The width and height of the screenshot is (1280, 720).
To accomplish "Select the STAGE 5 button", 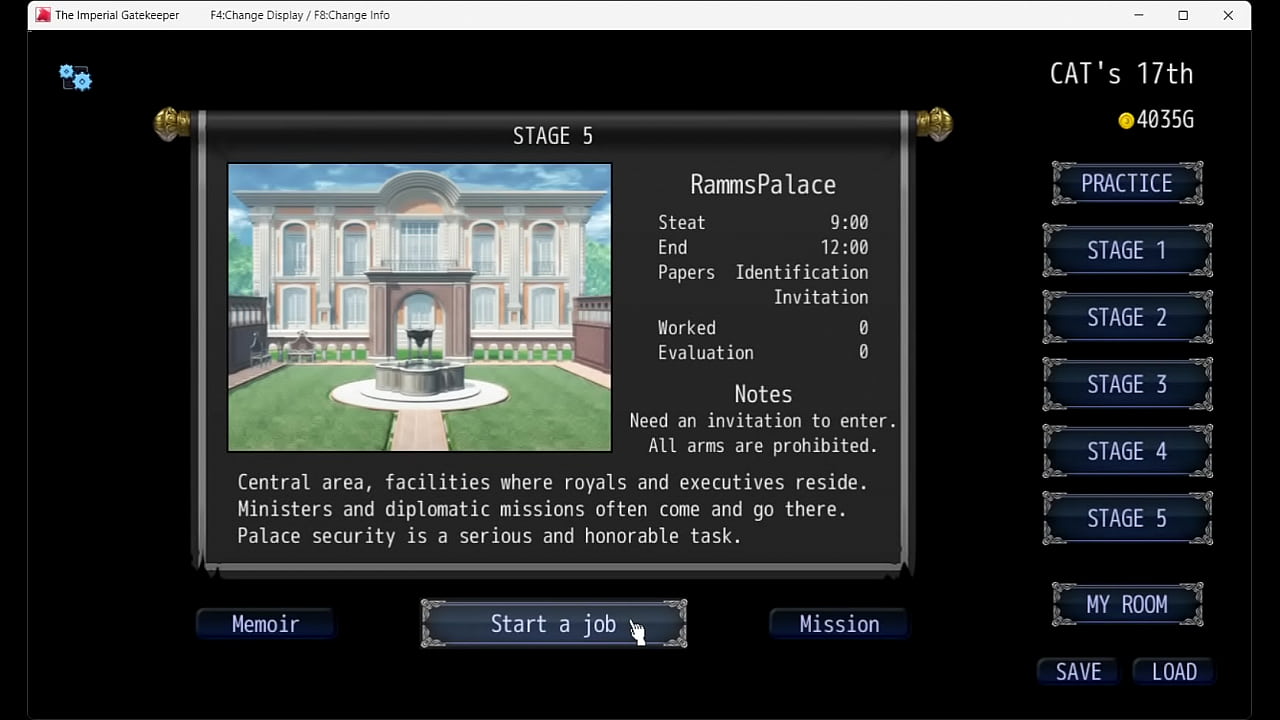I will (x=1126, y=518).
